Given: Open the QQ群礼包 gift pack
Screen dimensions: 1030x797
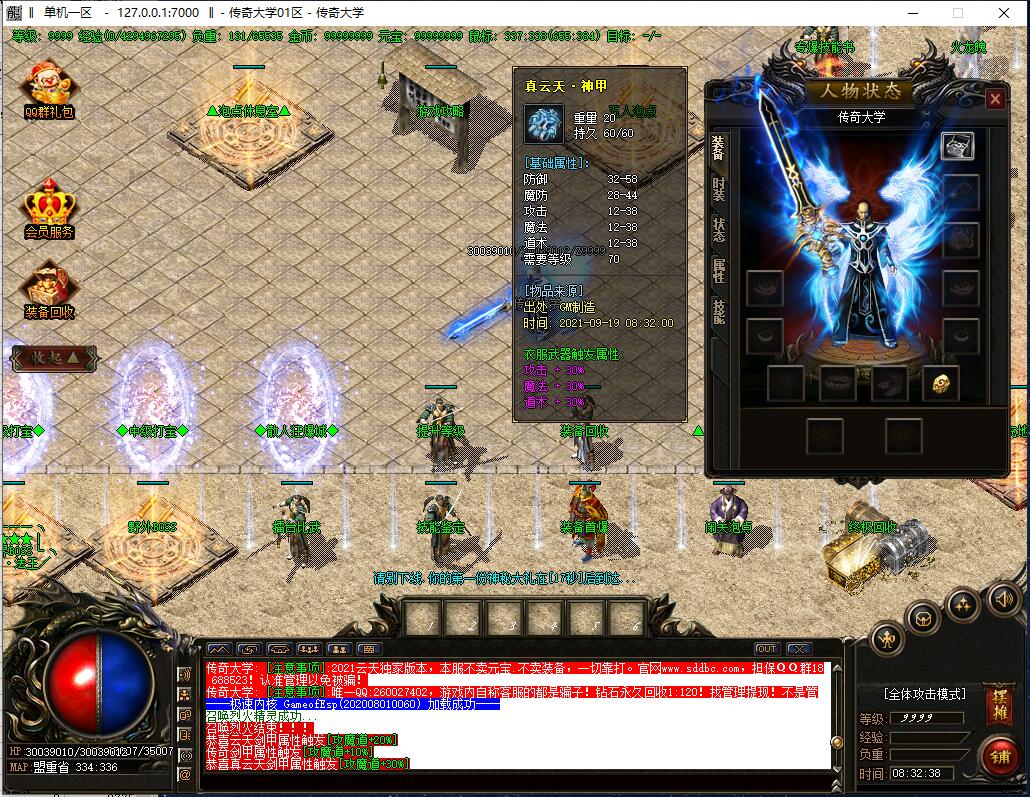Looking at the screenshot, I should 49,89.
